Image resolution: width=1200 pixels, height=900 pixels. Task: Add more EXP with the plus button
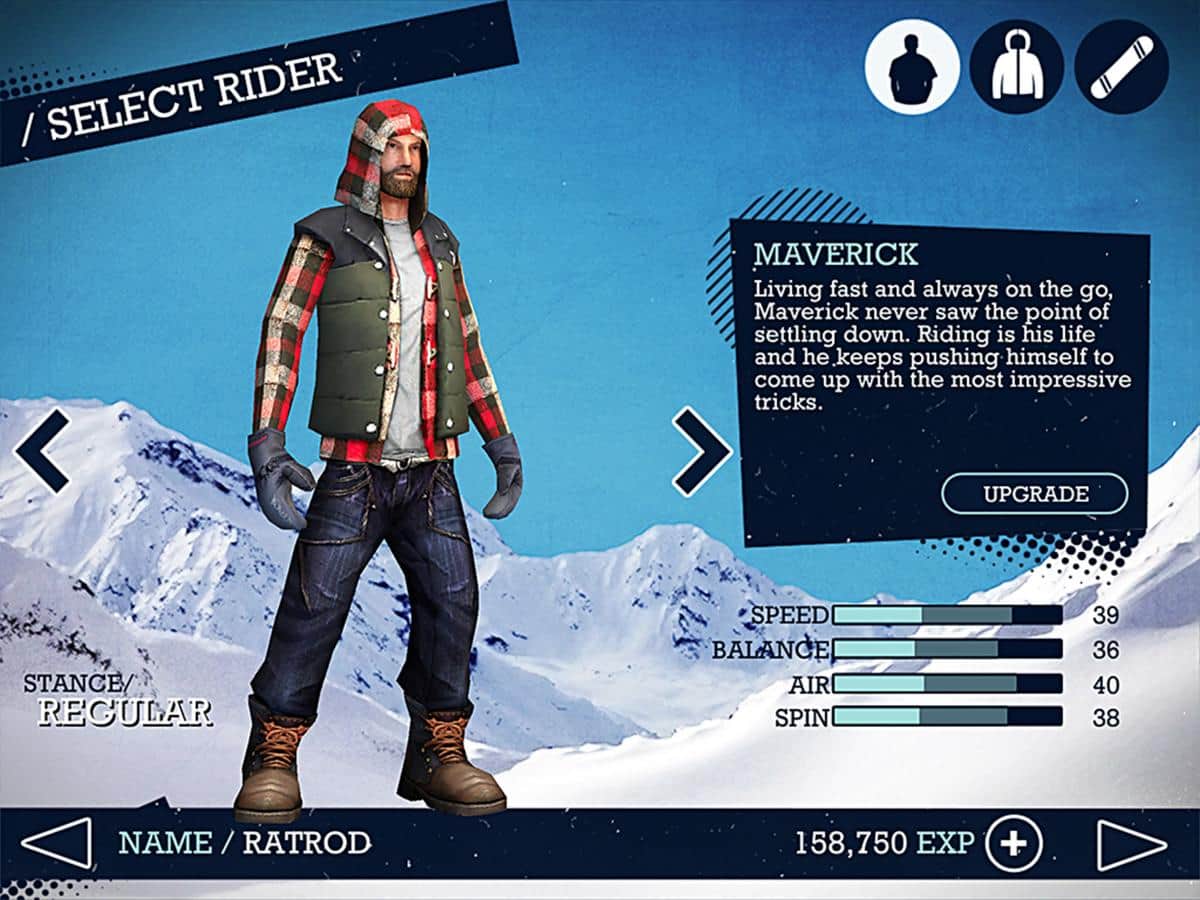(1013, 844)
